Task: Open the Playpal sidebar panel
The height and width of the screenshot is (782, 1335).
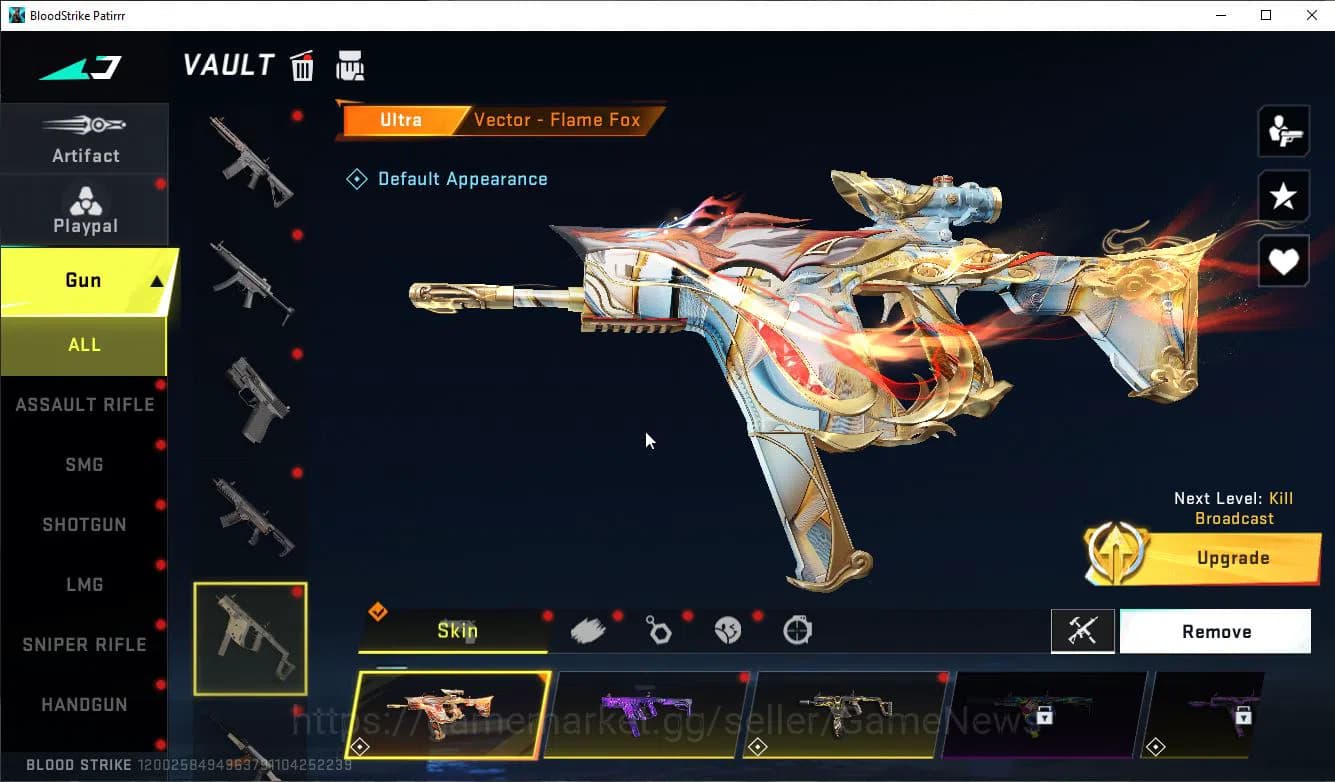Action: click(x=85, y=210)
